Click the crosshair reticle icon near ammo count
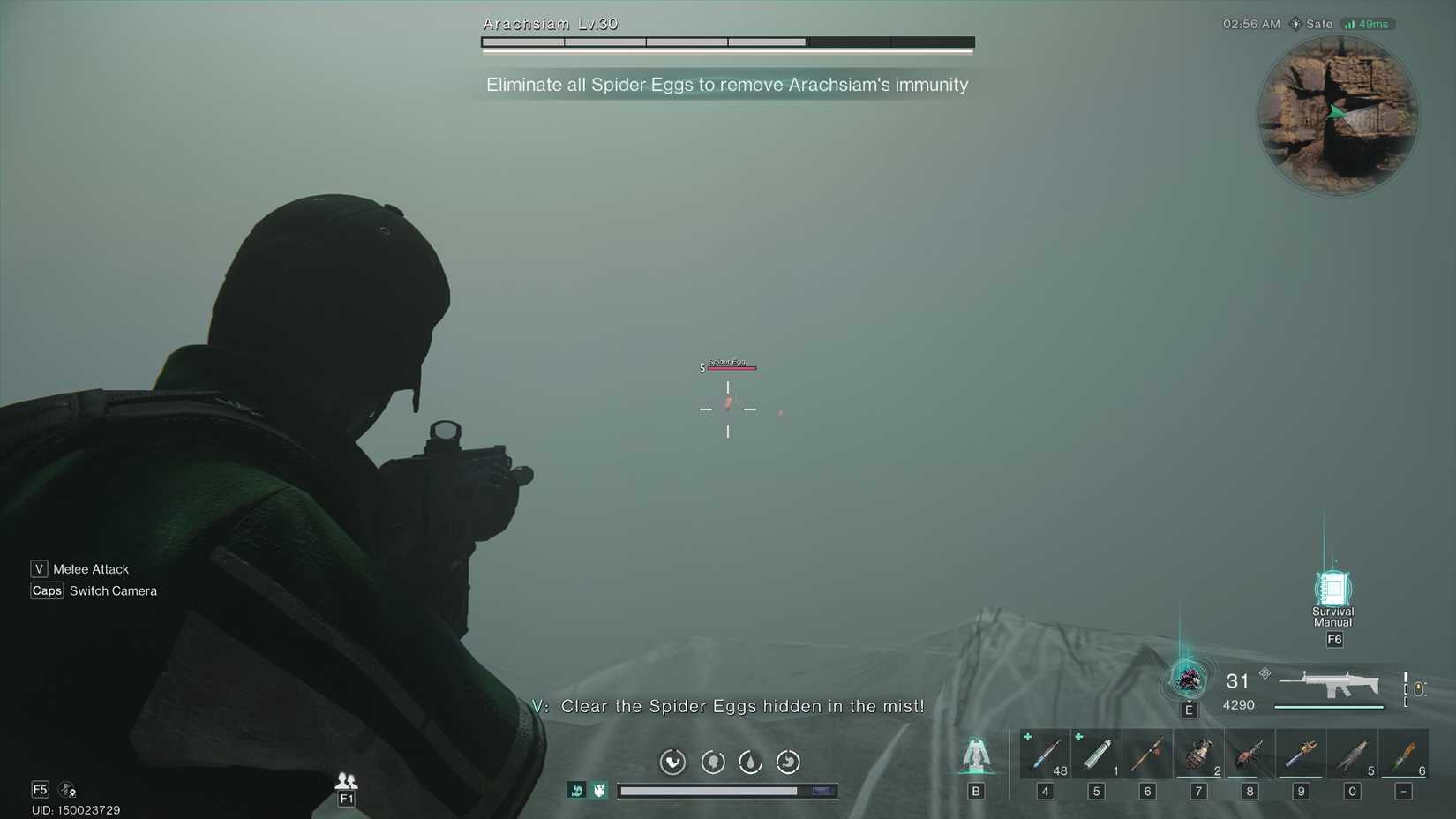This screenshot has width=1456, height=819. coord(1265,673)
